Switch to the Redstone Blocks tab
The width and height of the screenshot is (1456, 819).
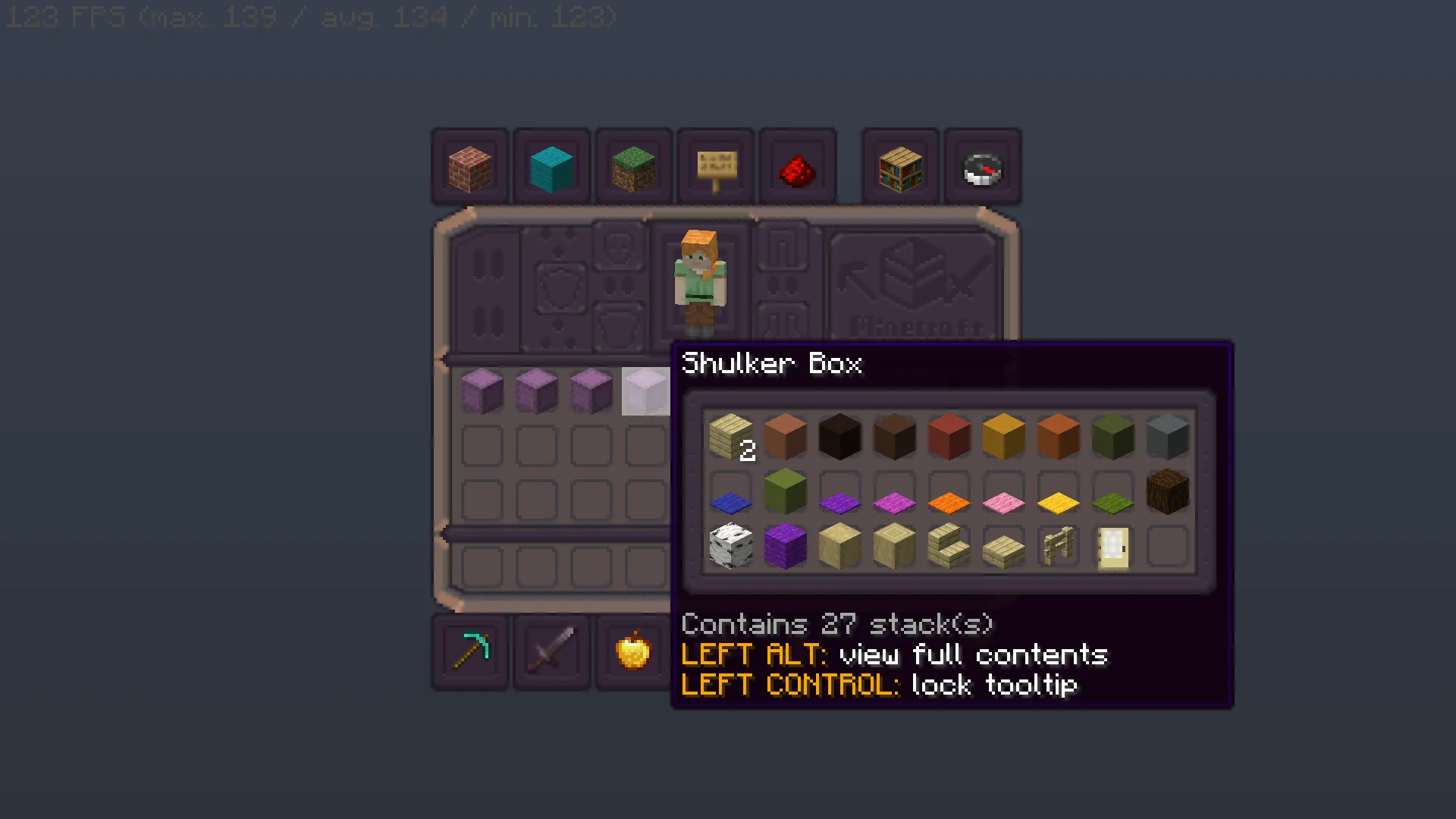pyautogui.click(x=798, y=165)
